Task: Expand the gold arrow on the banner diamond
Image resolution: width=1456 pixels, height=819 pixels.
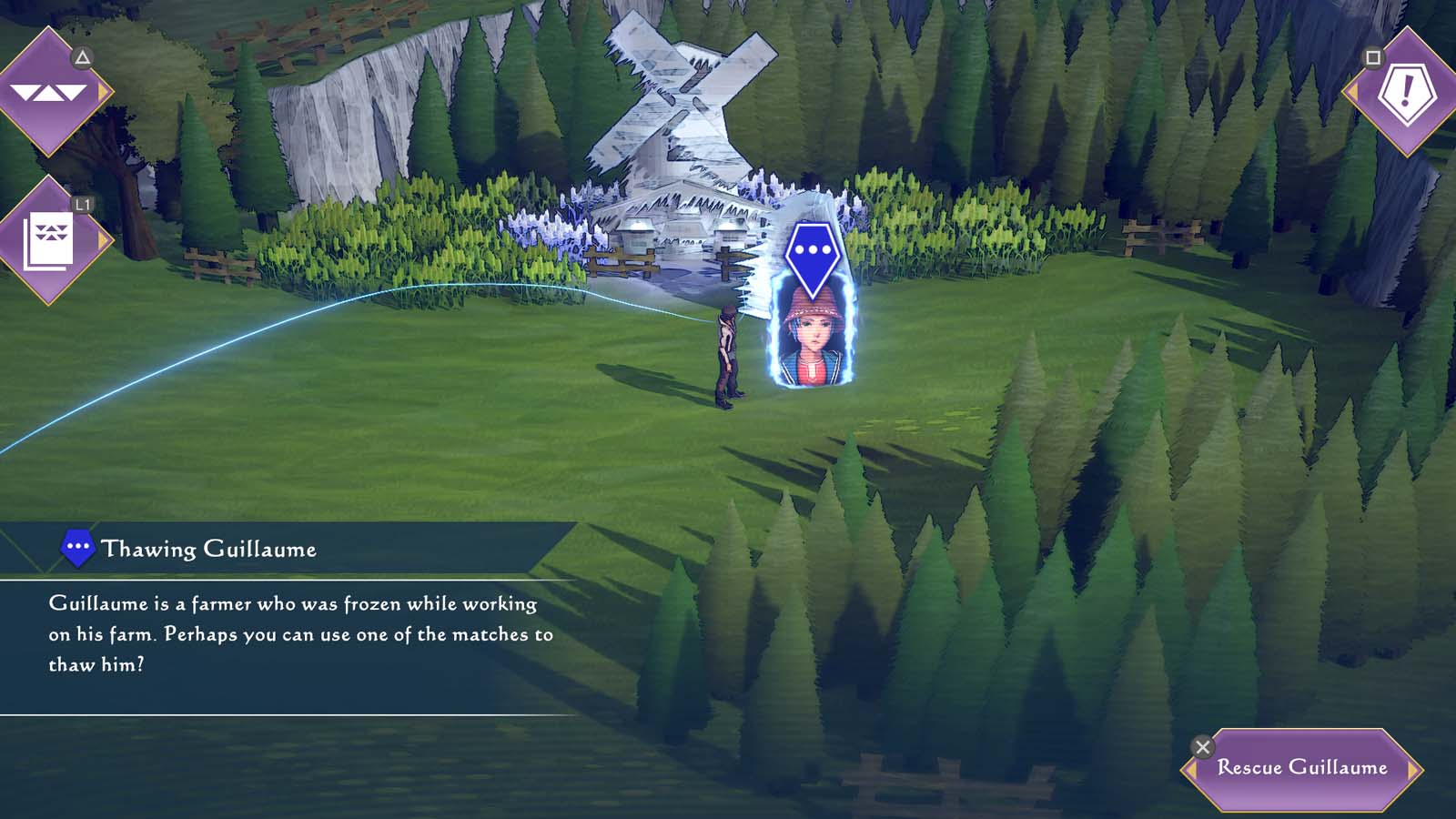Action: coord(104,91)
